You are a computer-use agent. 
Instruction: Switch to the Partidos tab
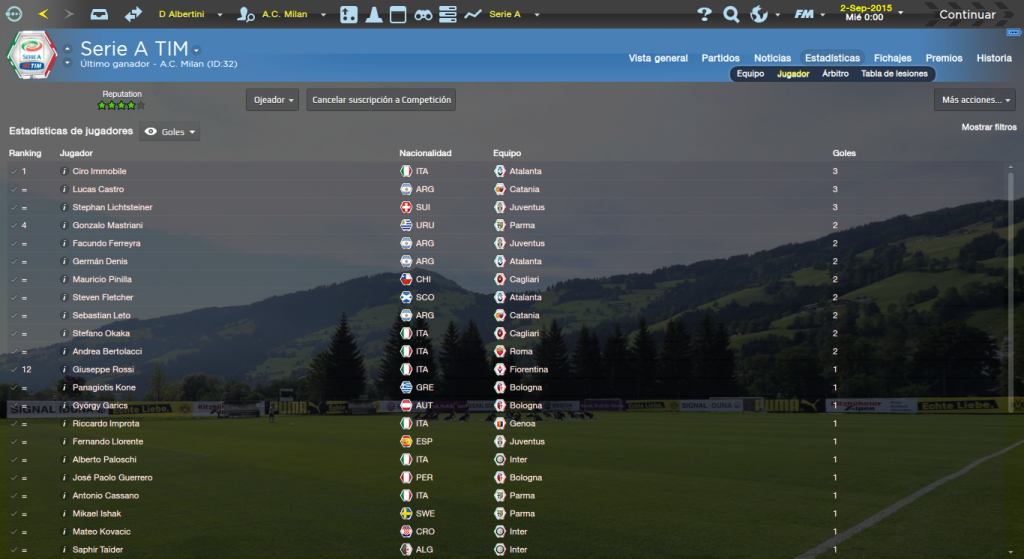point(721,58)
